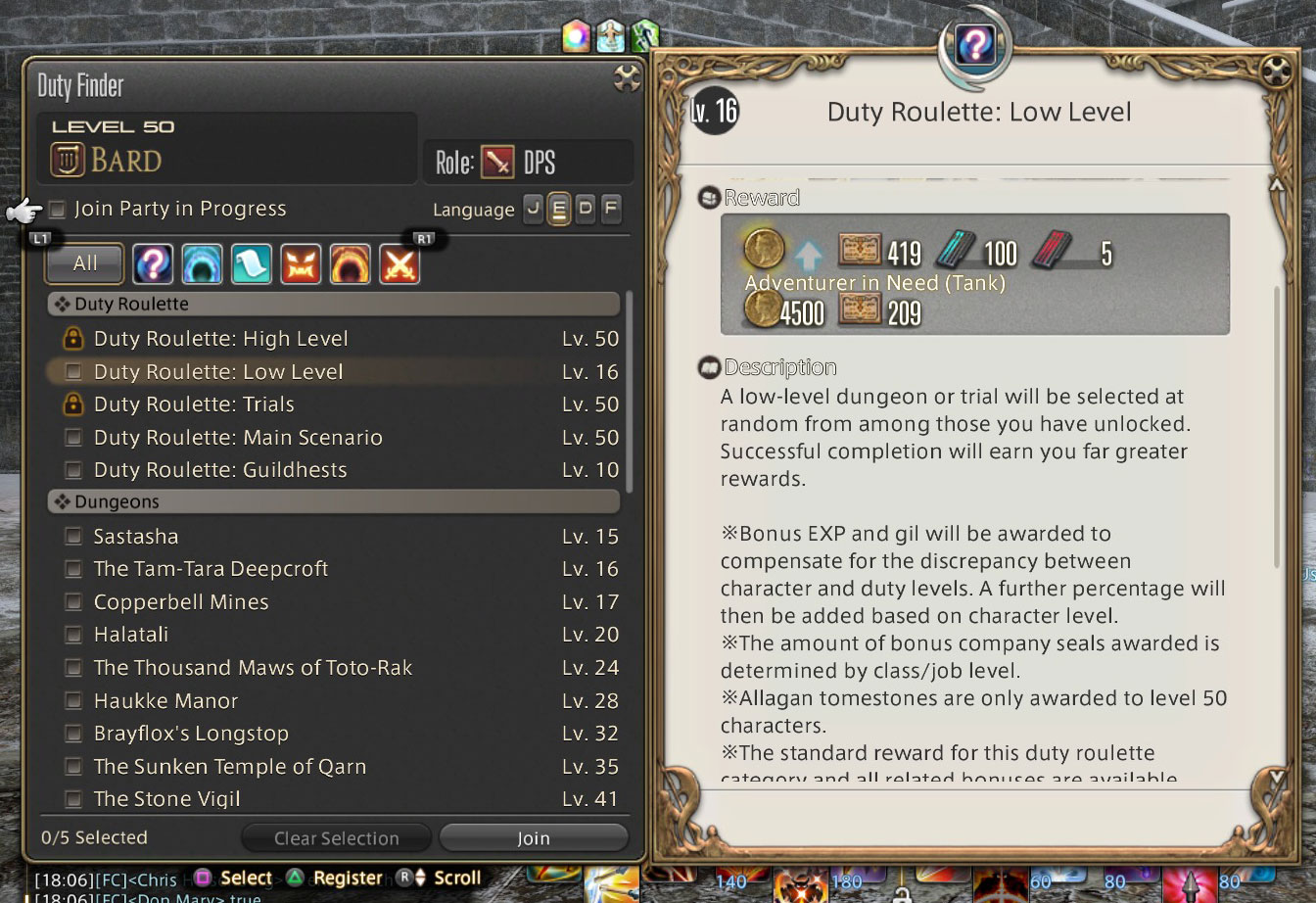Screen dimensions: 1316x903
Task: Close the duty details panel
Action: [1276, 71]
